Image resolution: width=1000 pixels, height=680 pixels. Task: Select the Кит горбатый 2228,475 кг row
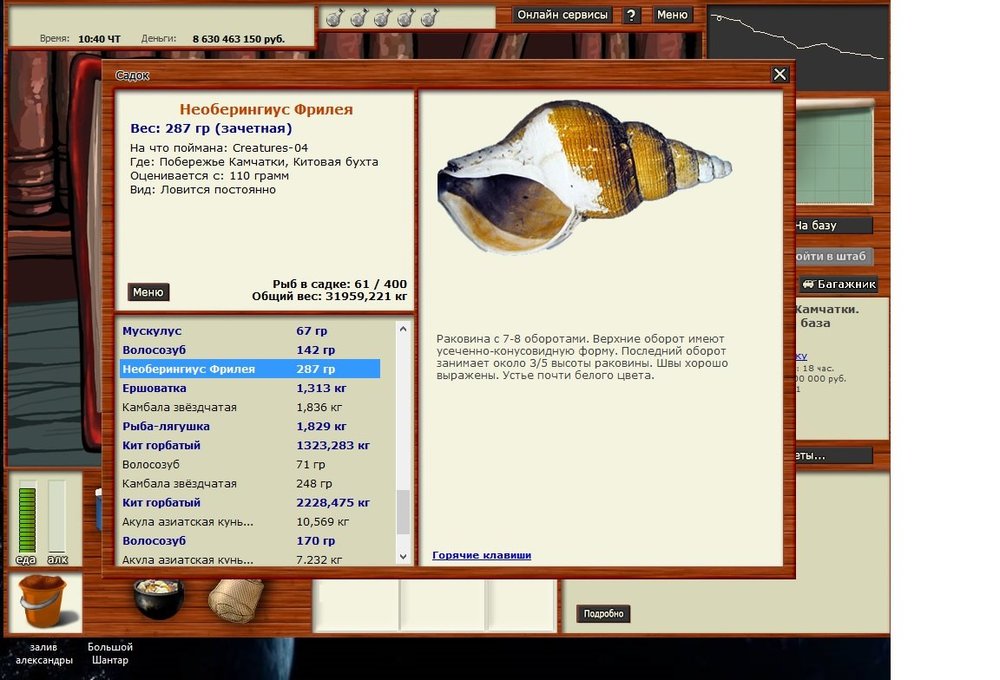(161, 502)
